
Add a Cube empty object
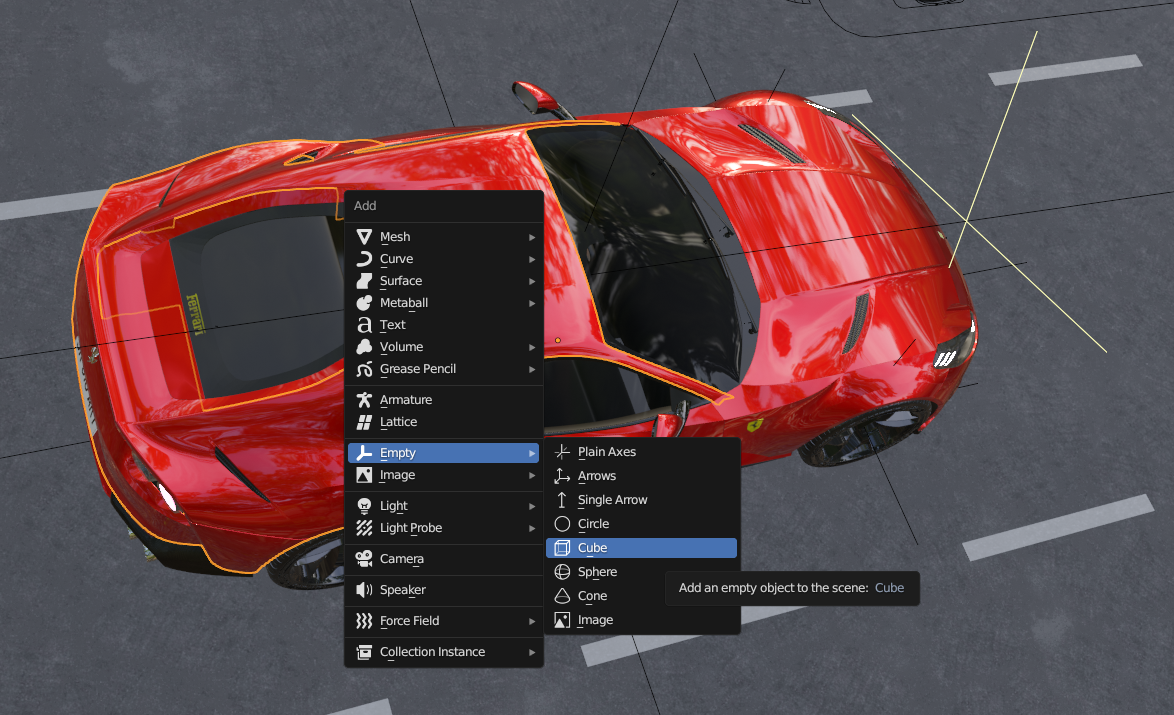592,548
